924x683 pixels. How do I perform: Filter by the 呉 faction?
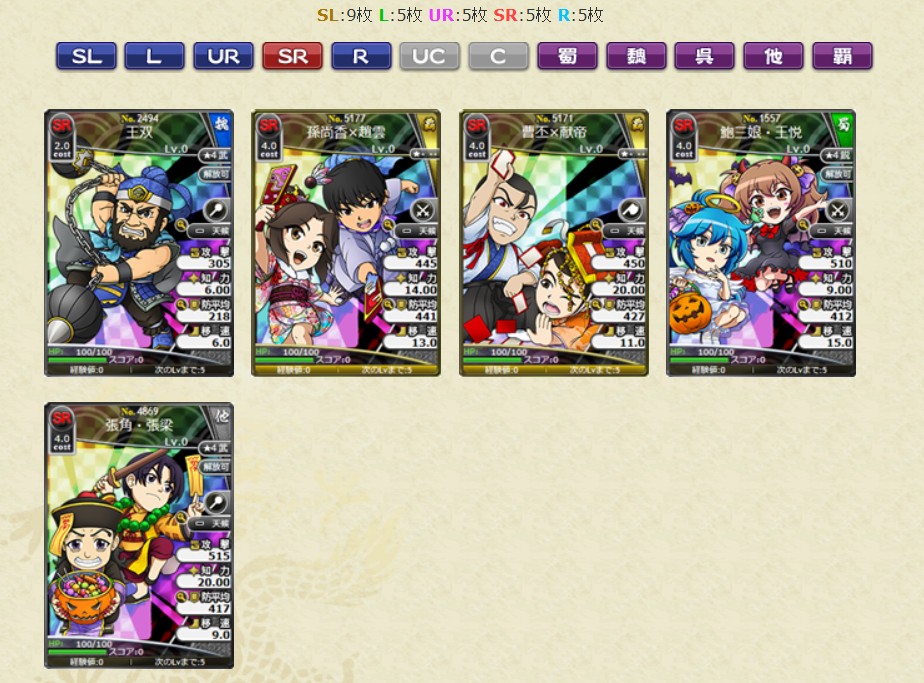click(x=704, y=57)
